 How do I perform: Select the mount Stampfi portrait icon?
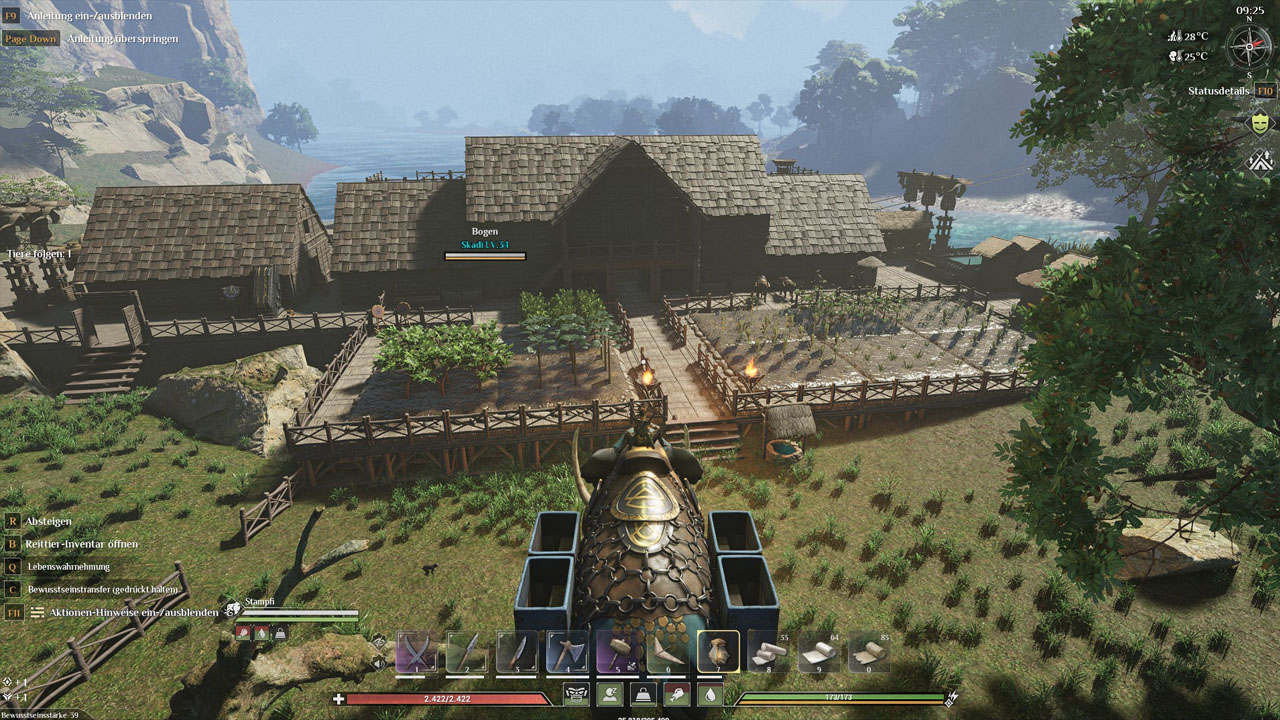(x=232, y=607)
